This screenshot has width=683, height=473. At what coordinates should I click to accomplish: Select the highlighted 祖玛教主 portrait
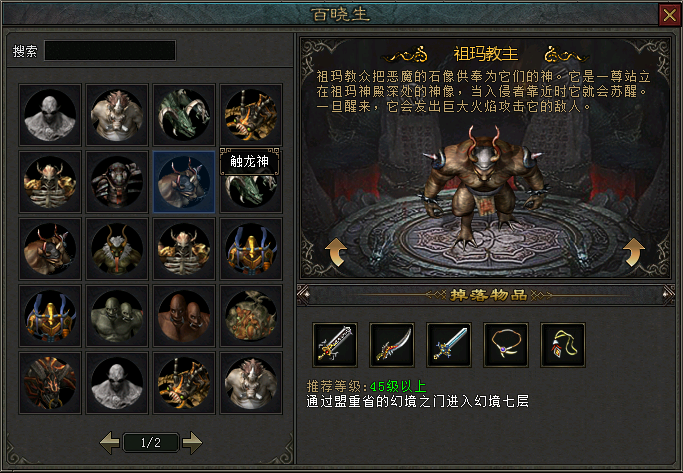point(184,181)
